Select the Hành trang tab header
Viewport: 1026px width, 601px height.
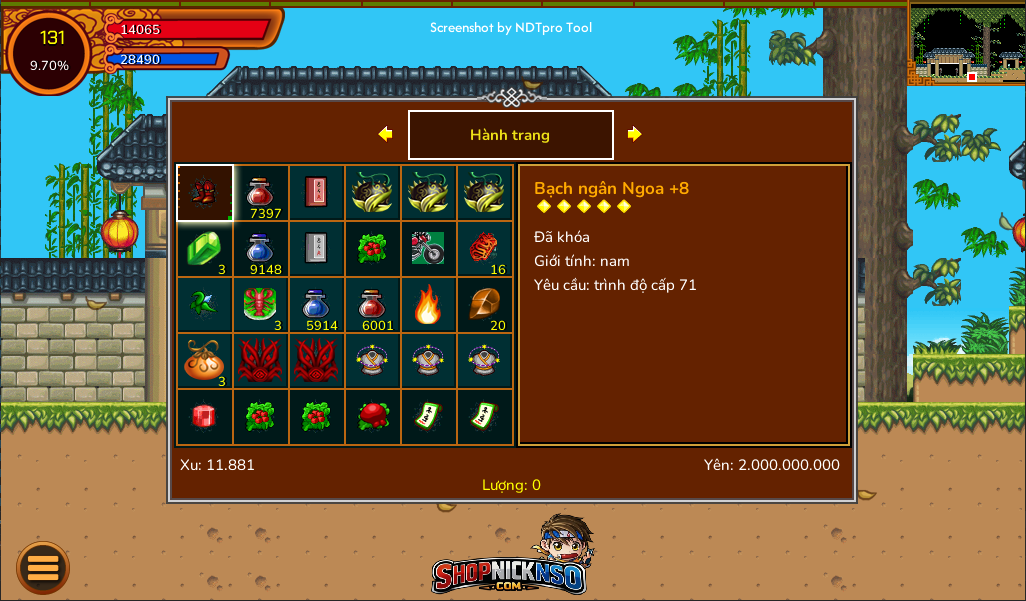point(510,135)
